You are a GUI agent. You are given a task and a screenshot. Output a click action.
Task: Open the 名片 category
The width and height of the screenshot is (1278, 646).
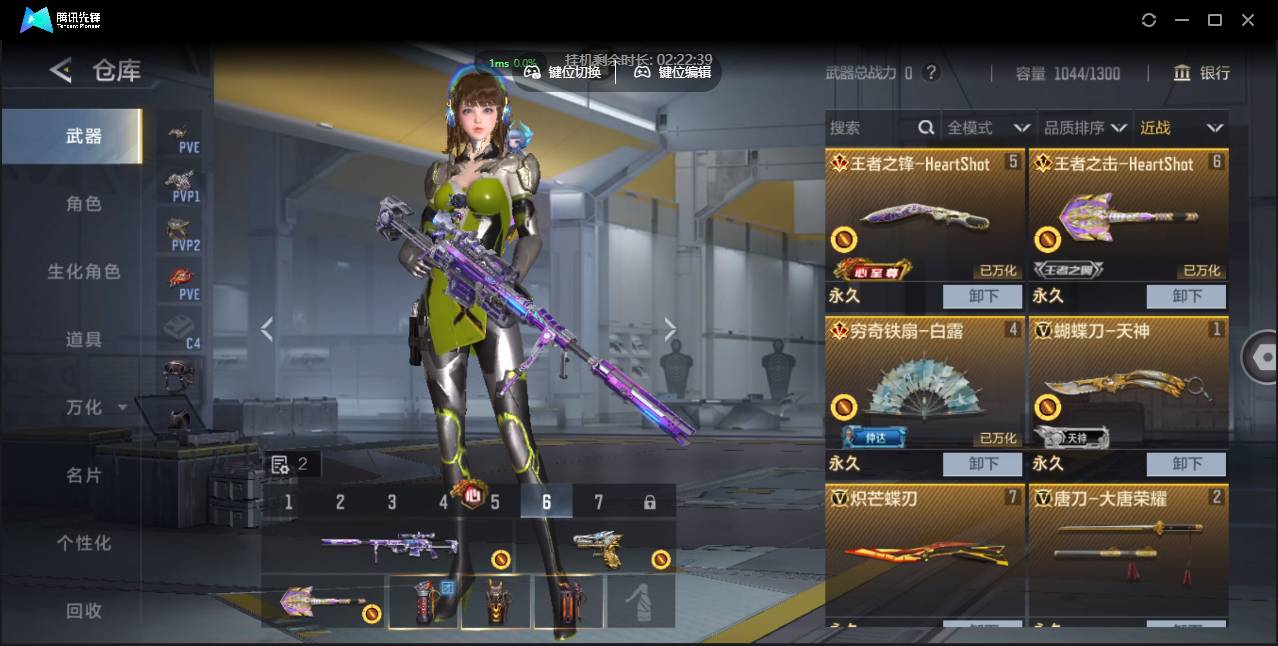click(x=84, y=475)
